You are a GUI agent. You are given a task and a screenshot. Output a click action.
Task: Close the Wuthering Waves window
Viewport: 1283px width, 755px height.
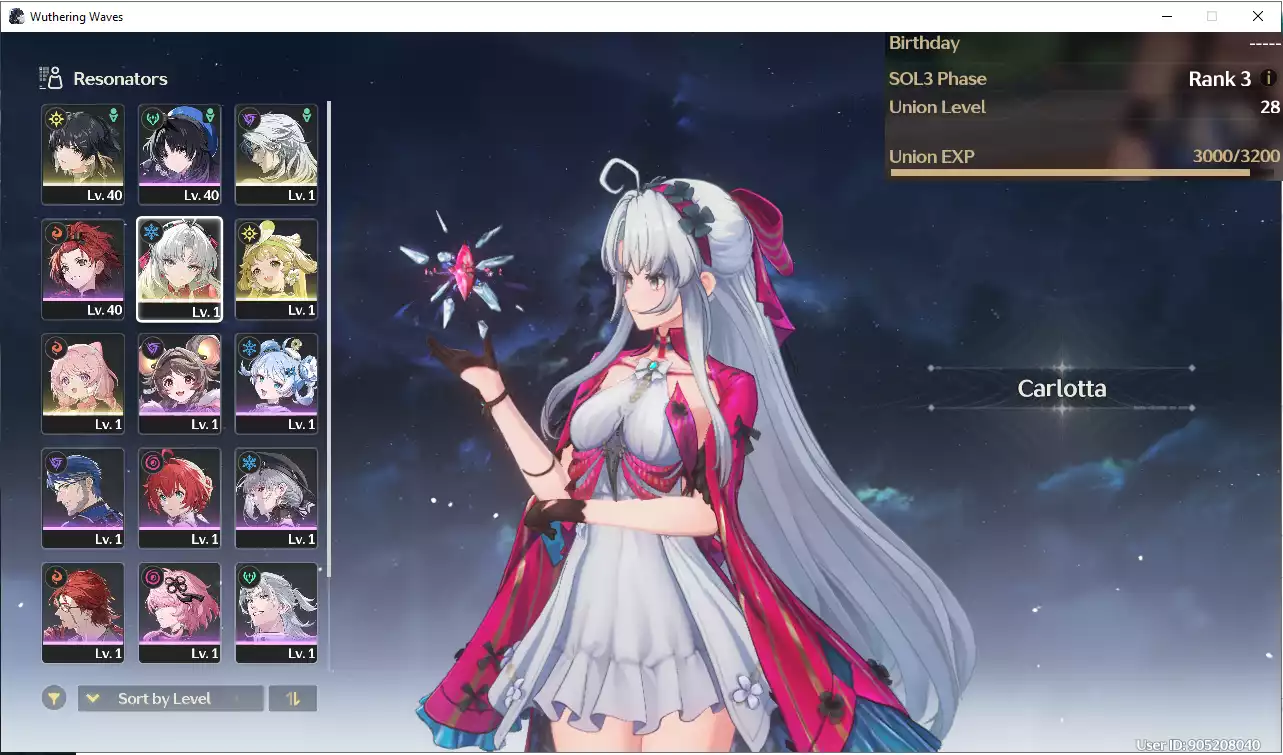click(x=1258, y=16)
